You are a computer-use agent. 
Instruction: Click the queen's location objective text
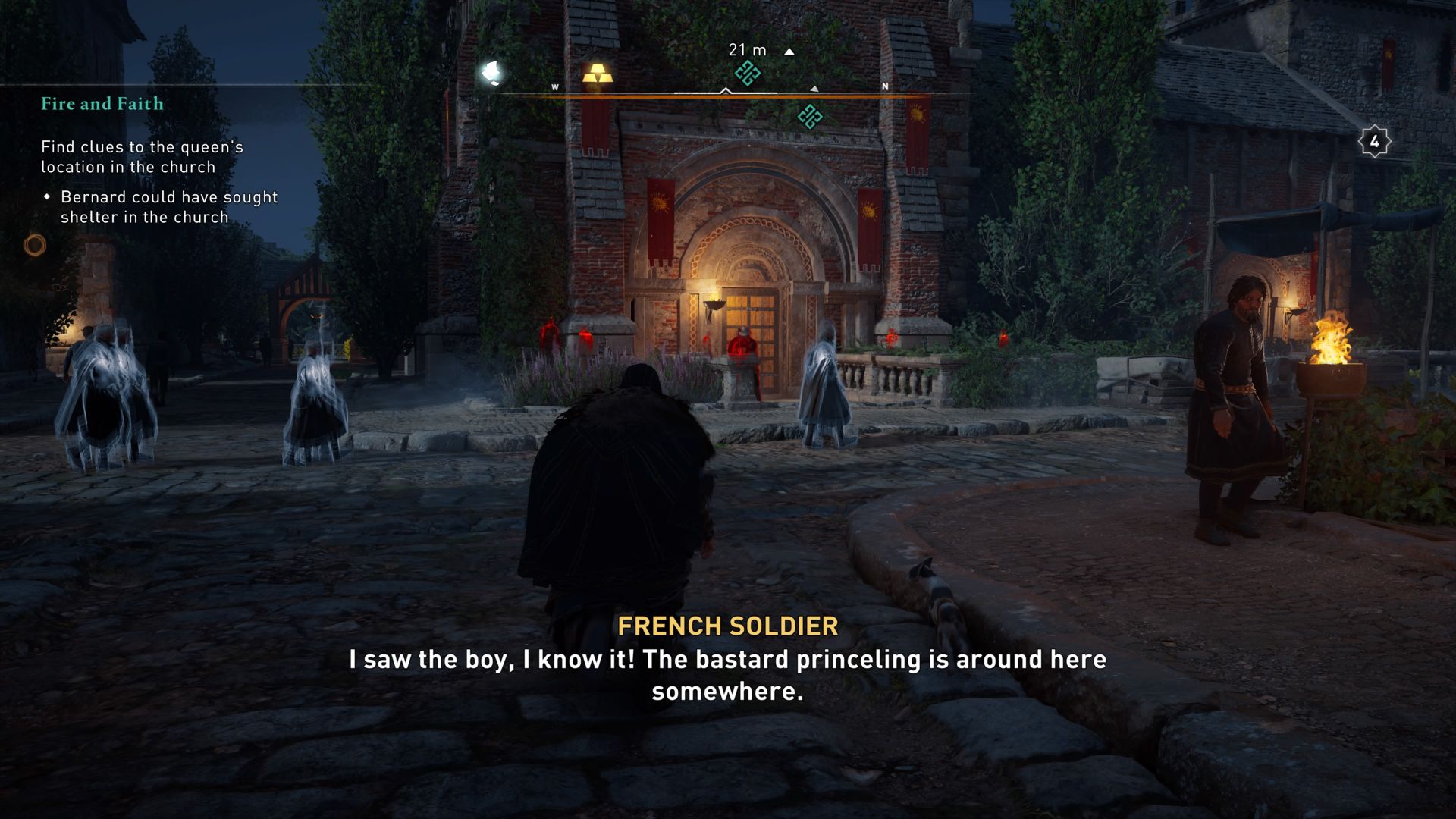tap(141, 156)
